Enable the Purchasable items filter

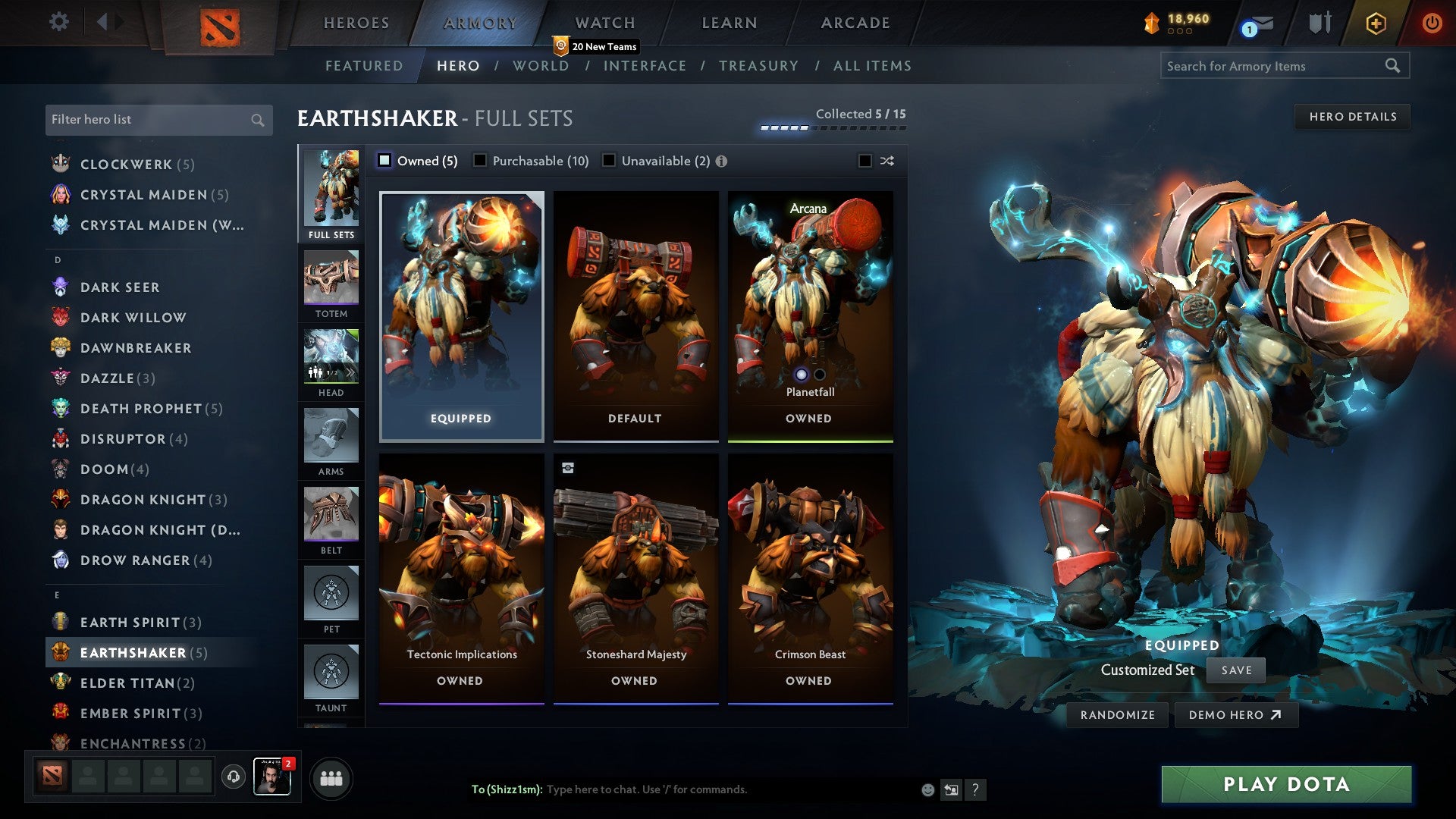click(480, 161)
